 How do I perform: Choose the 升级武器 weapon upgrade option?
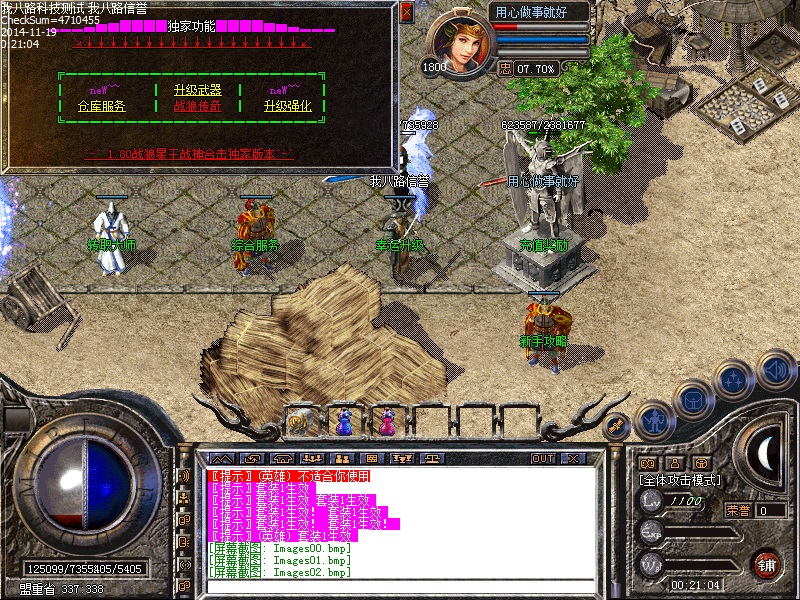(x=197, y=90)
